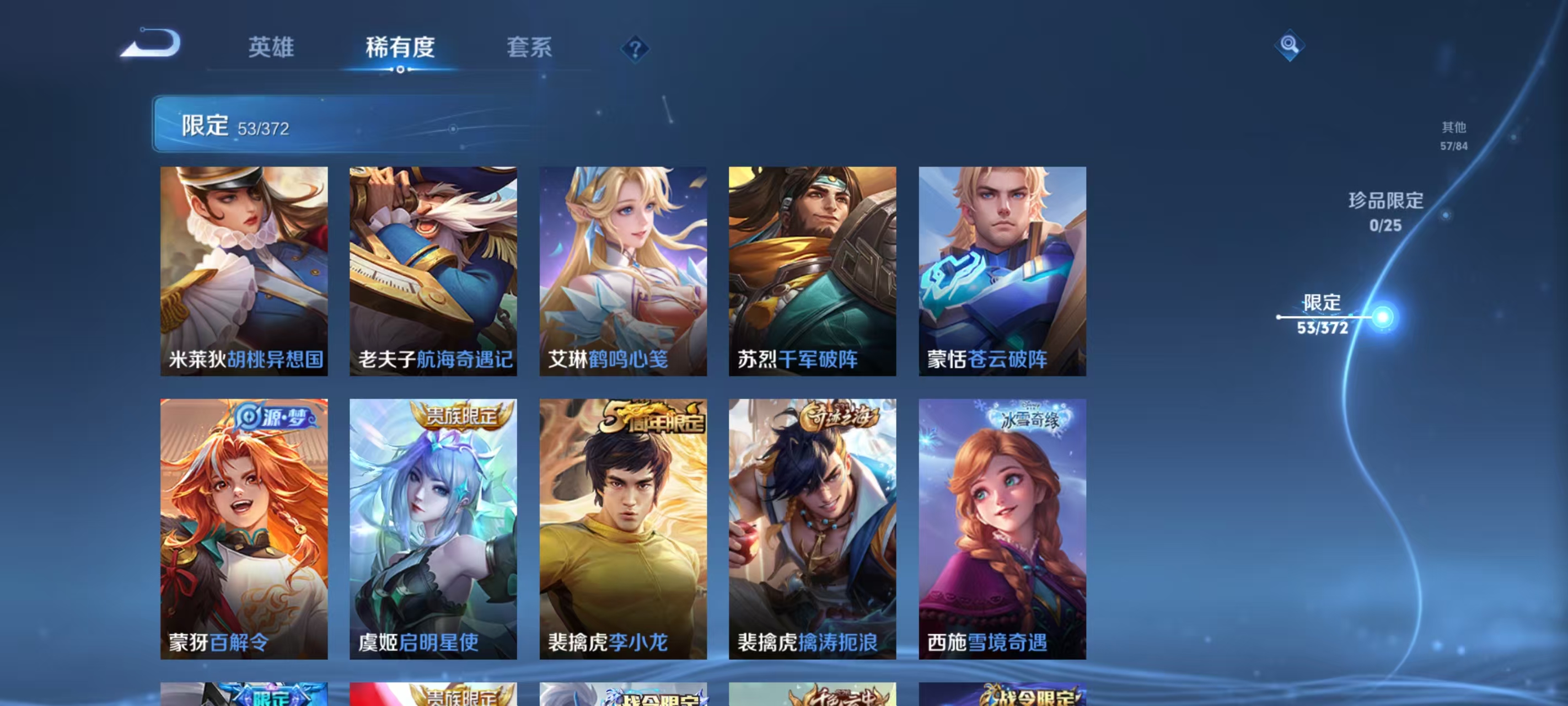Open the 苏烈千军破阵 skin details

coord(813,271)
